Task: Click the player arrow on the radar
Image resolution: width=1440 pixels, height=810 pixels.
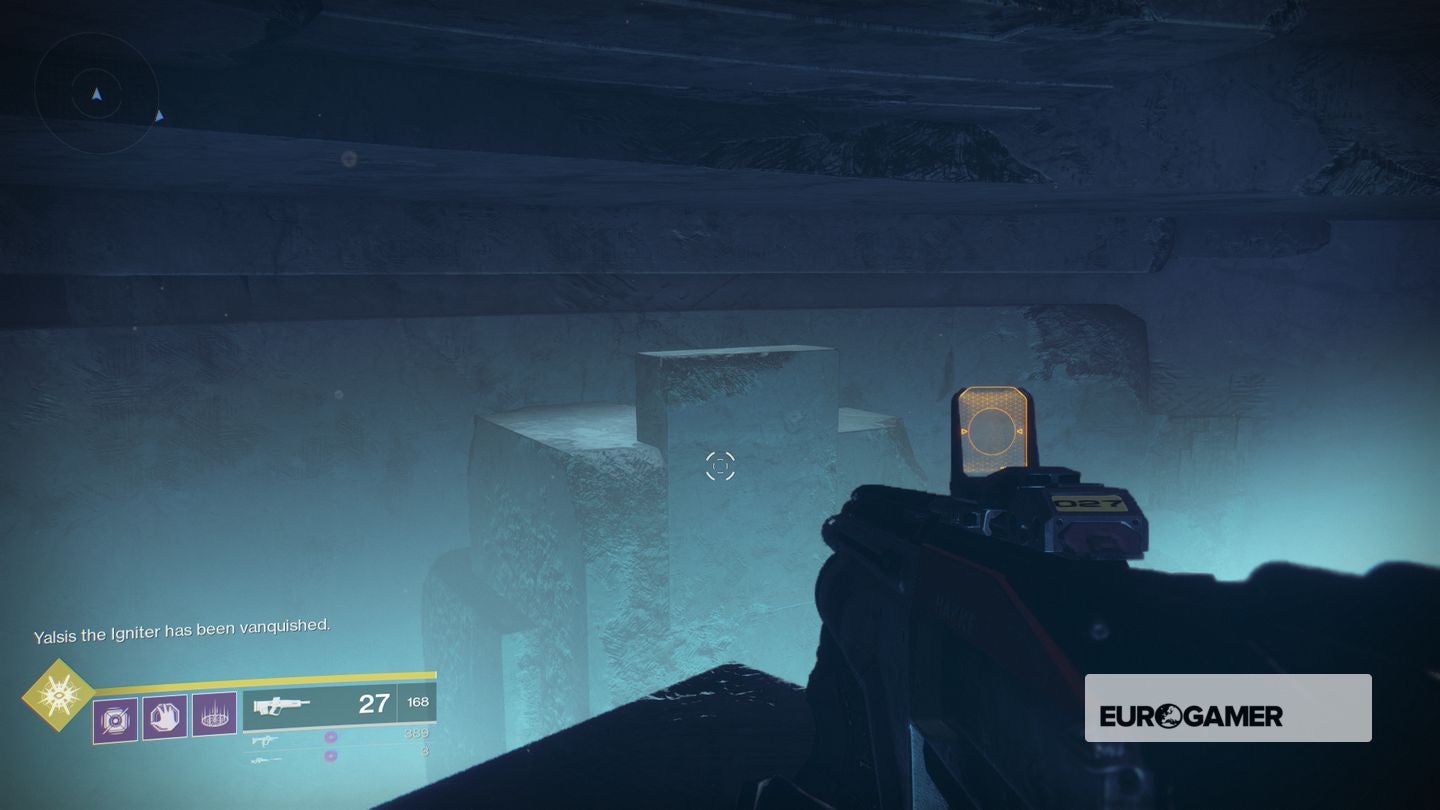Action: (97, 94)
